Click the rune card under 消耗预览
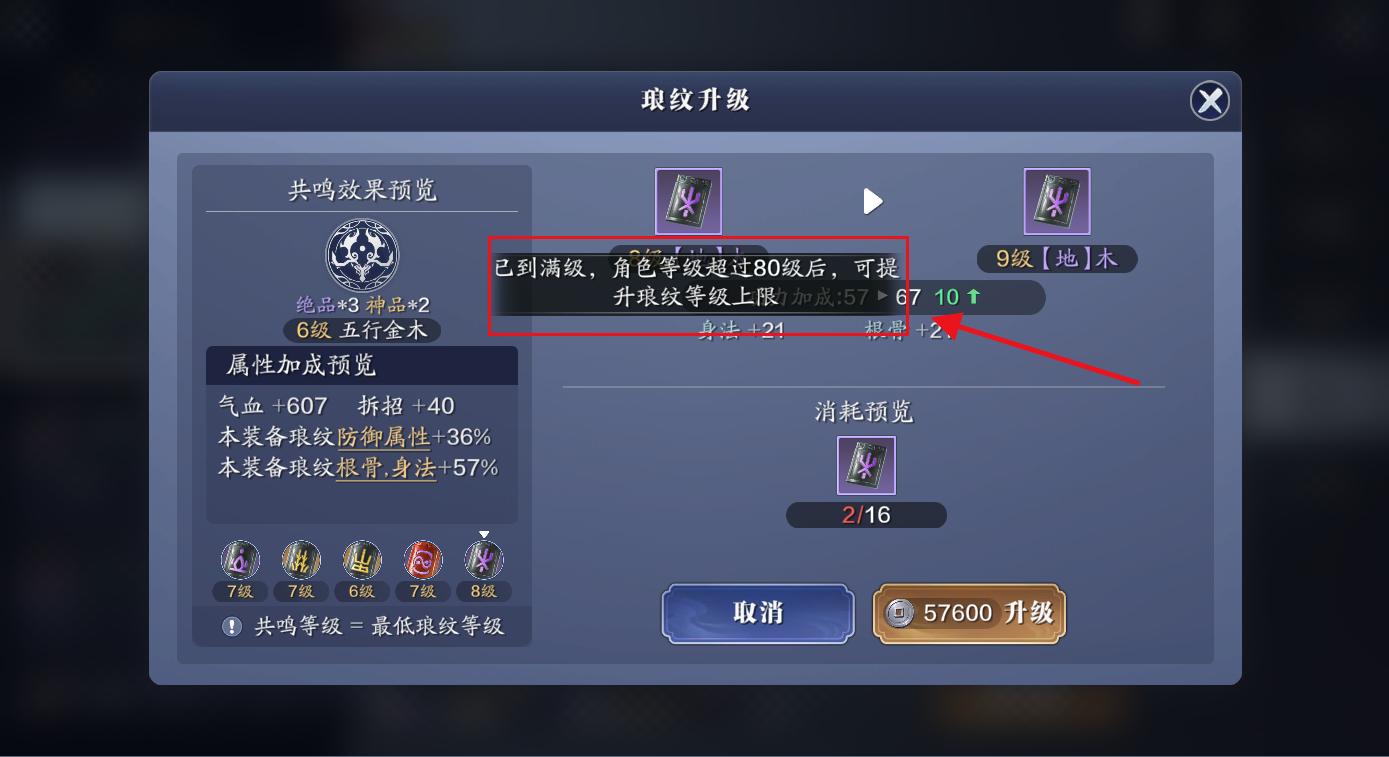Screen dimensions: 1389x757 (x=866, y=465)
